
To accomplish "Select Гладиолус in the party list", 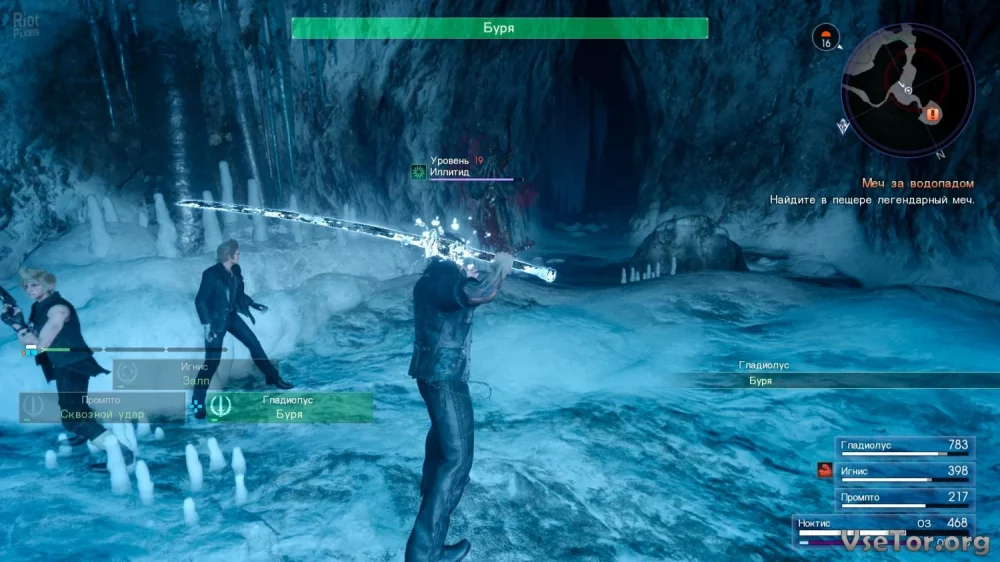I will pyautogui.click(x=903, y=446).
